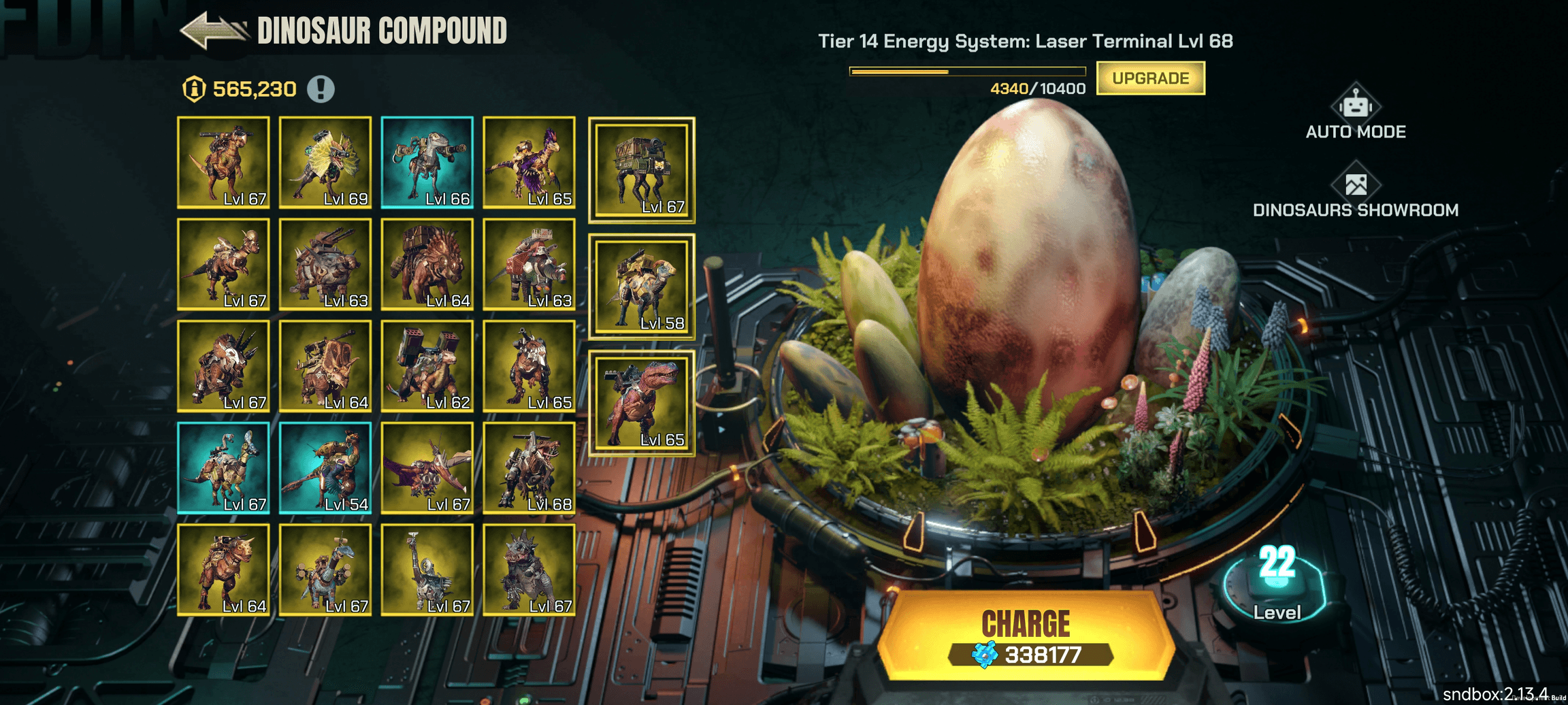This screenshot has height=705, width=1568.
Task: Choose the Lvl 62 missile-launcher dinosaur
Action: [x=427, y=366]
